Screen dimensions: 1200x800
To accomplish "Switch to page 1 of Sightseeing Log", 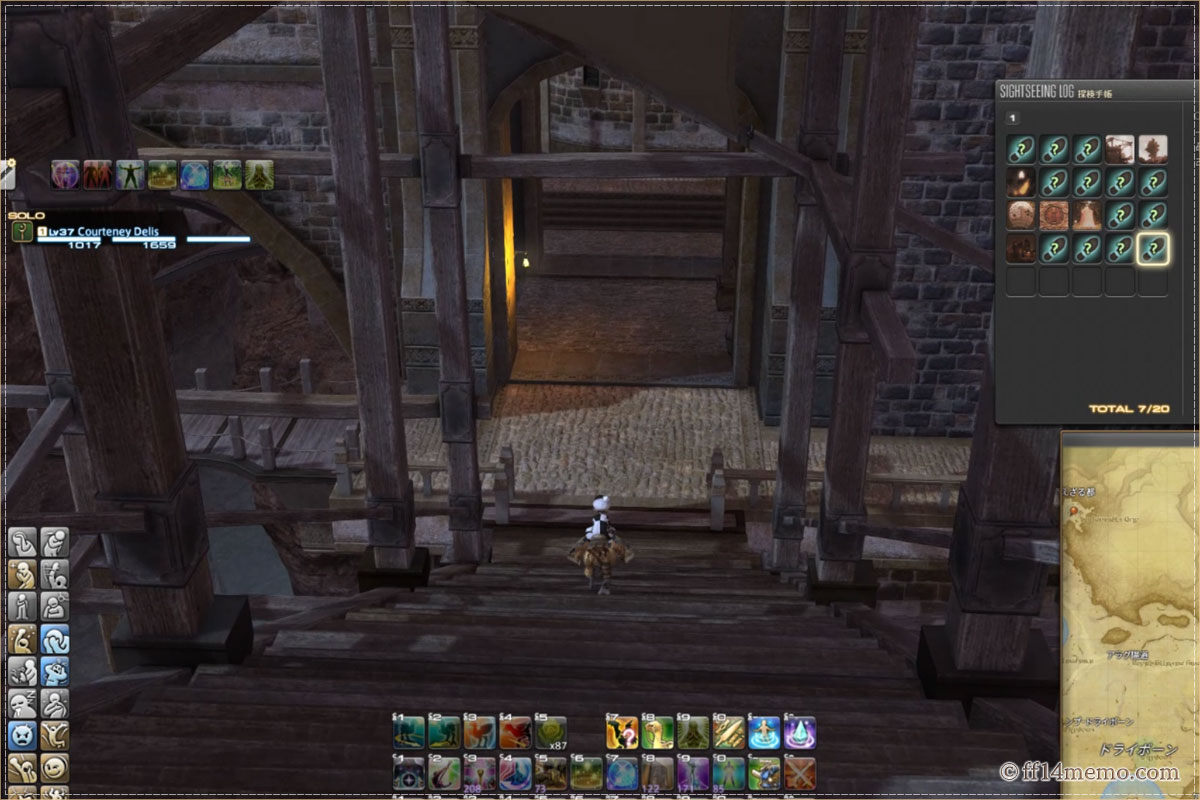I will tap(1012, 118).
